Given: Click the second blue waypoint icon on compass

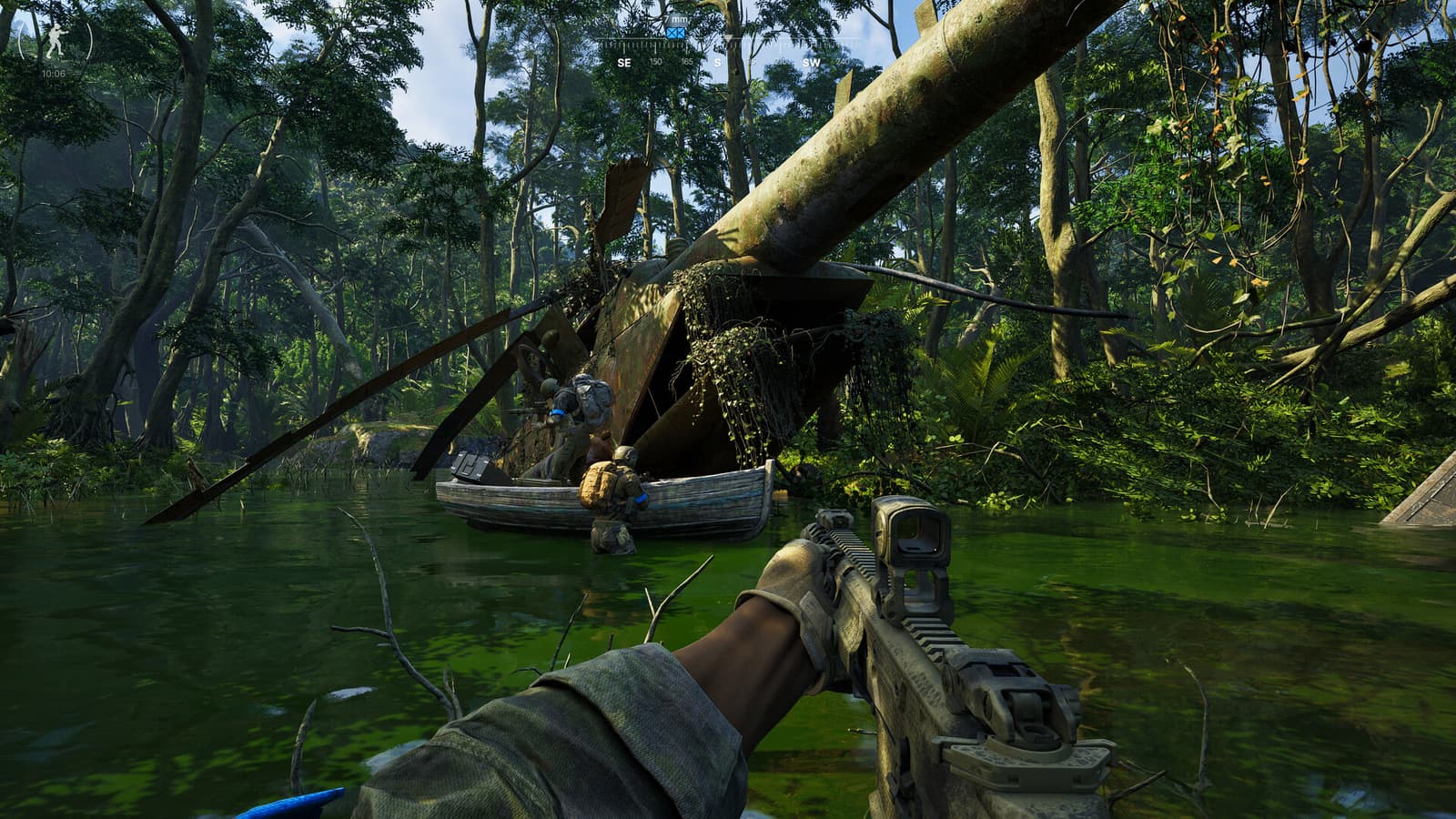Looking at the screenshot, I should (680, 33).
